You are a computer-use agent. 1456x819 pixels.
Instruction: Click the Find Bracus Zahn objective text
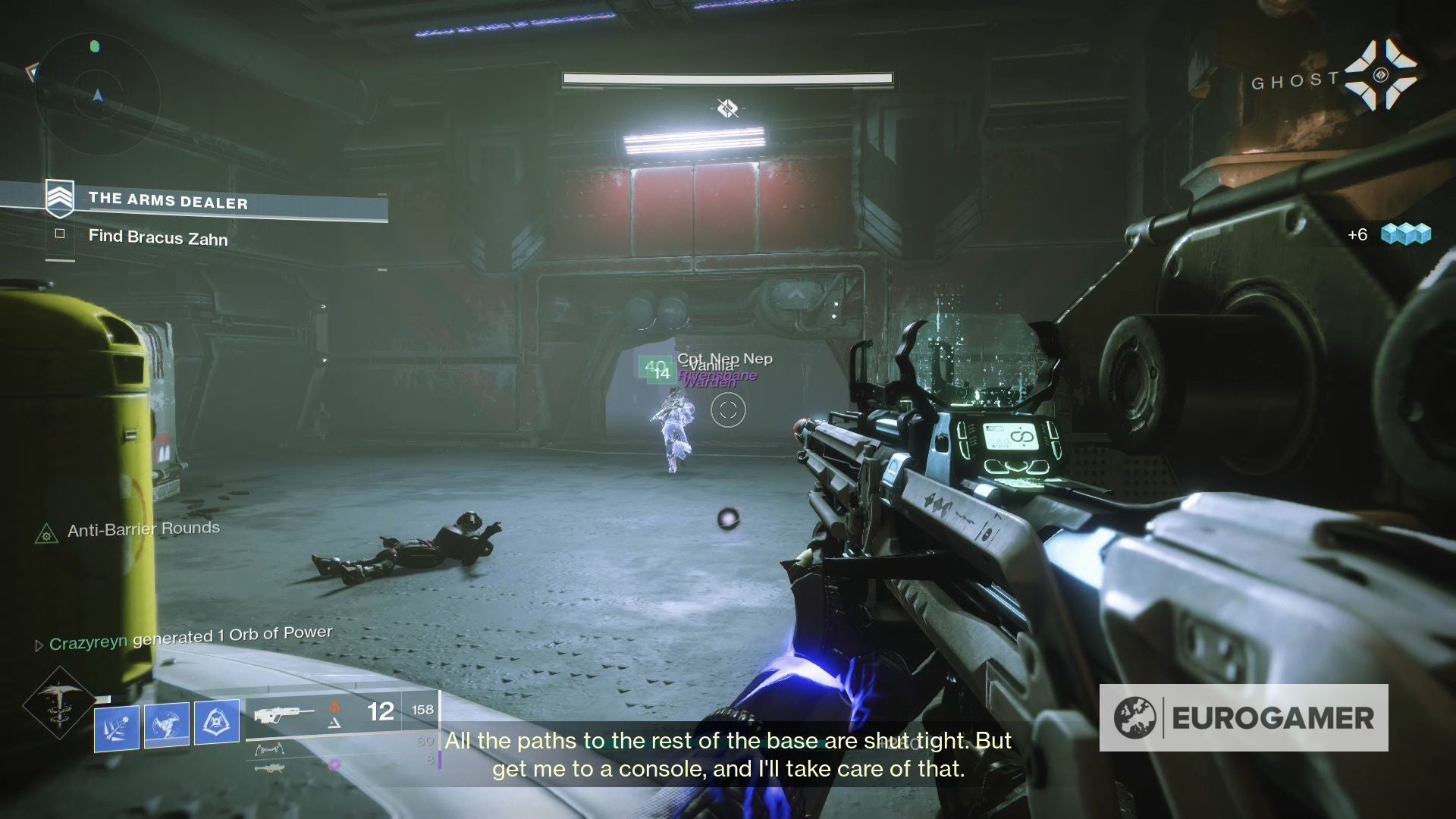[157, 237]
